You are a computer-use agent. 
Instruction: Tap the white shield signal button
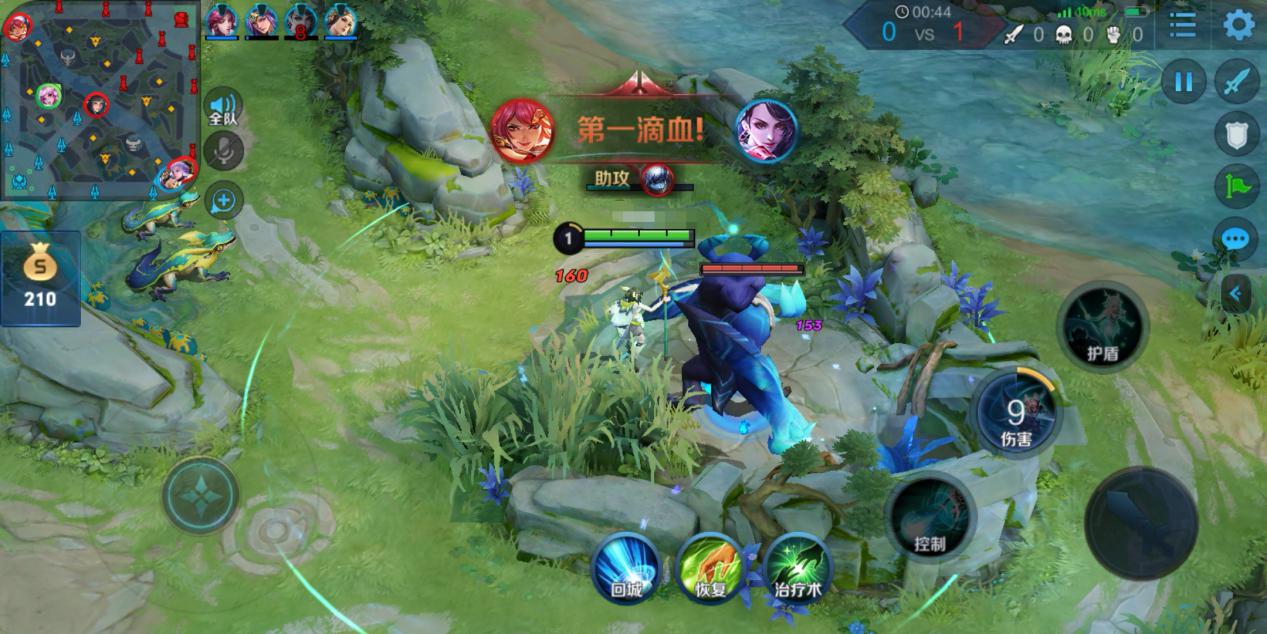coord(1237,133)
